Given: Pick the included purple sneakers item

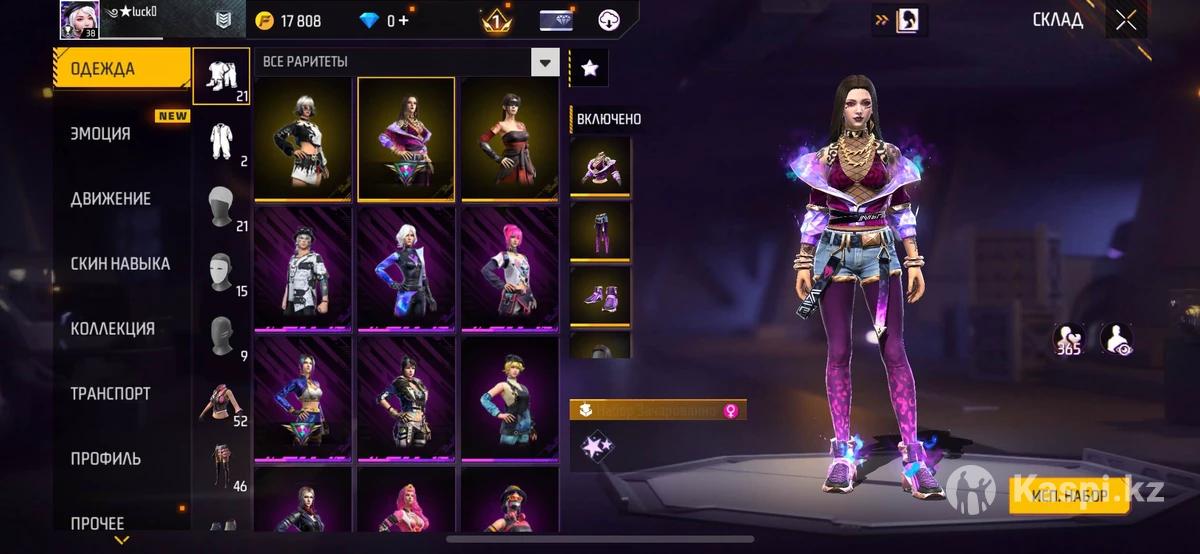Looking at the screenshot, I should tap(600, 297).
